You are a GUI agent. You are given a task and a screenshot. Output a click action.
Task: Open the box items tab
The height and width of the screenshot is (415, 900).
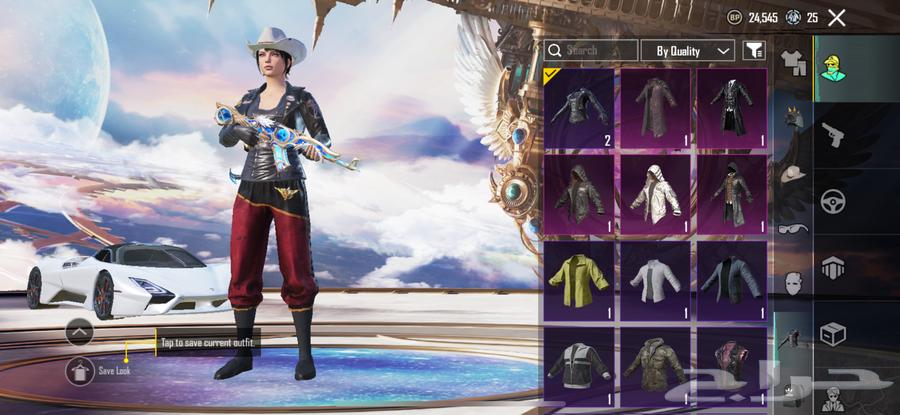(832, 332)
